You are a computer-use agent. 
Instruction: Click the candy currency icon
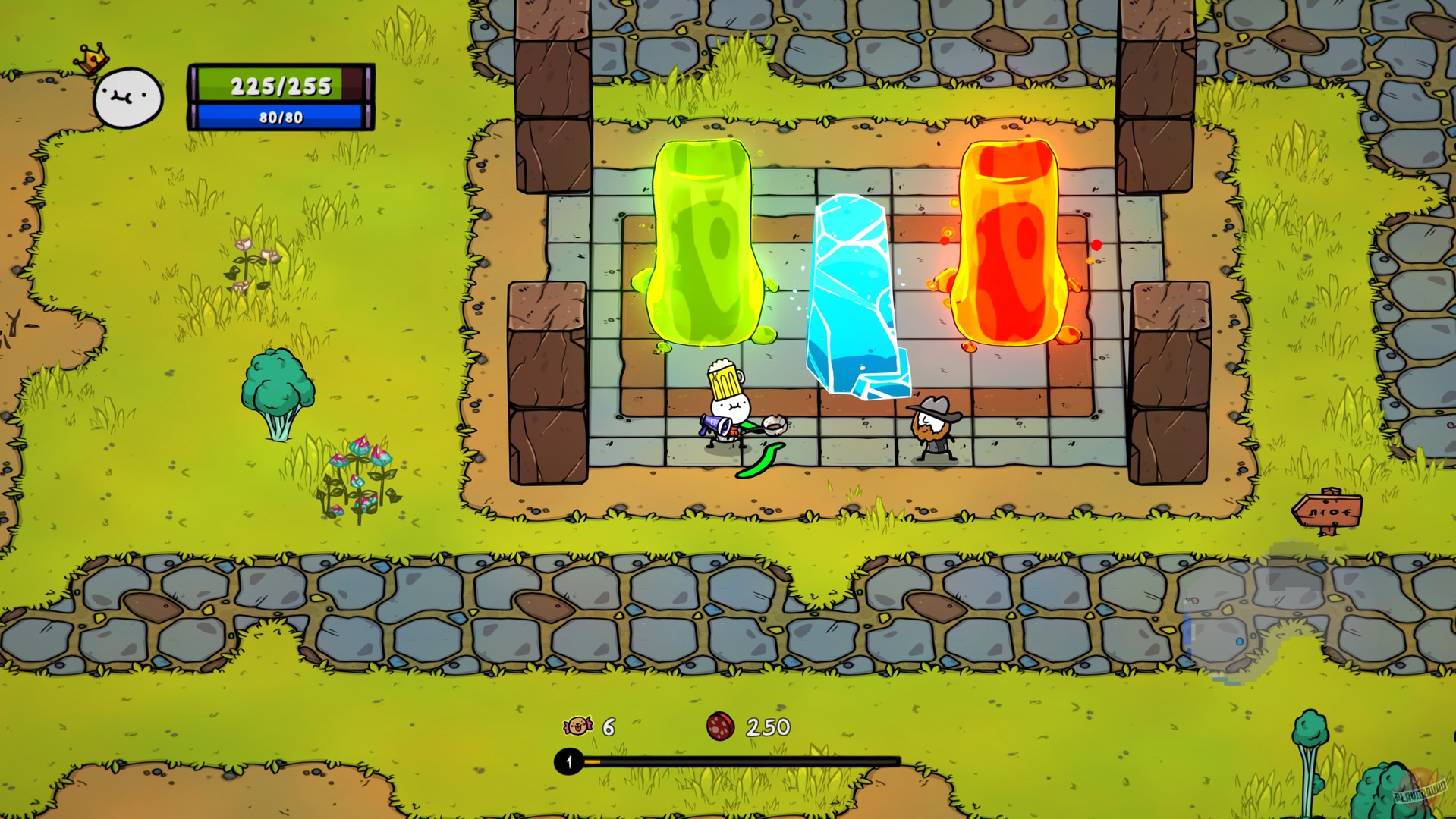(577, 726)
